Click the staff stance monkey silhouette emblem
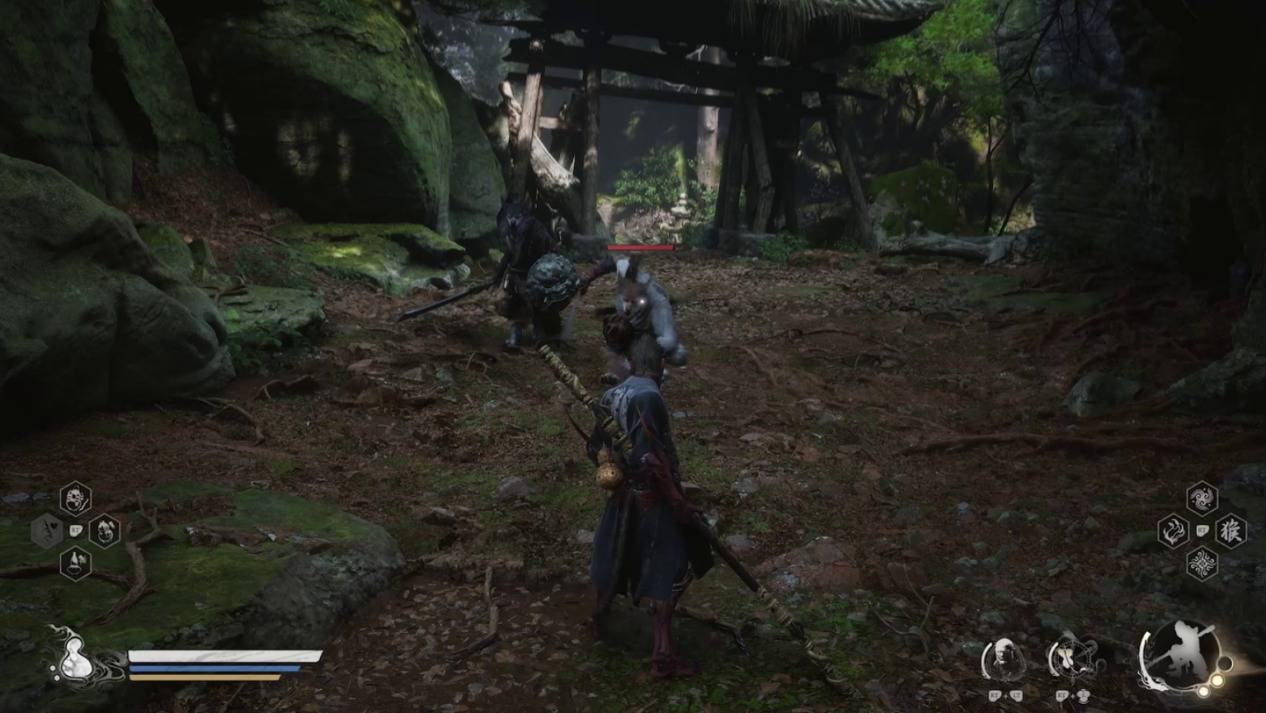 1182,655
